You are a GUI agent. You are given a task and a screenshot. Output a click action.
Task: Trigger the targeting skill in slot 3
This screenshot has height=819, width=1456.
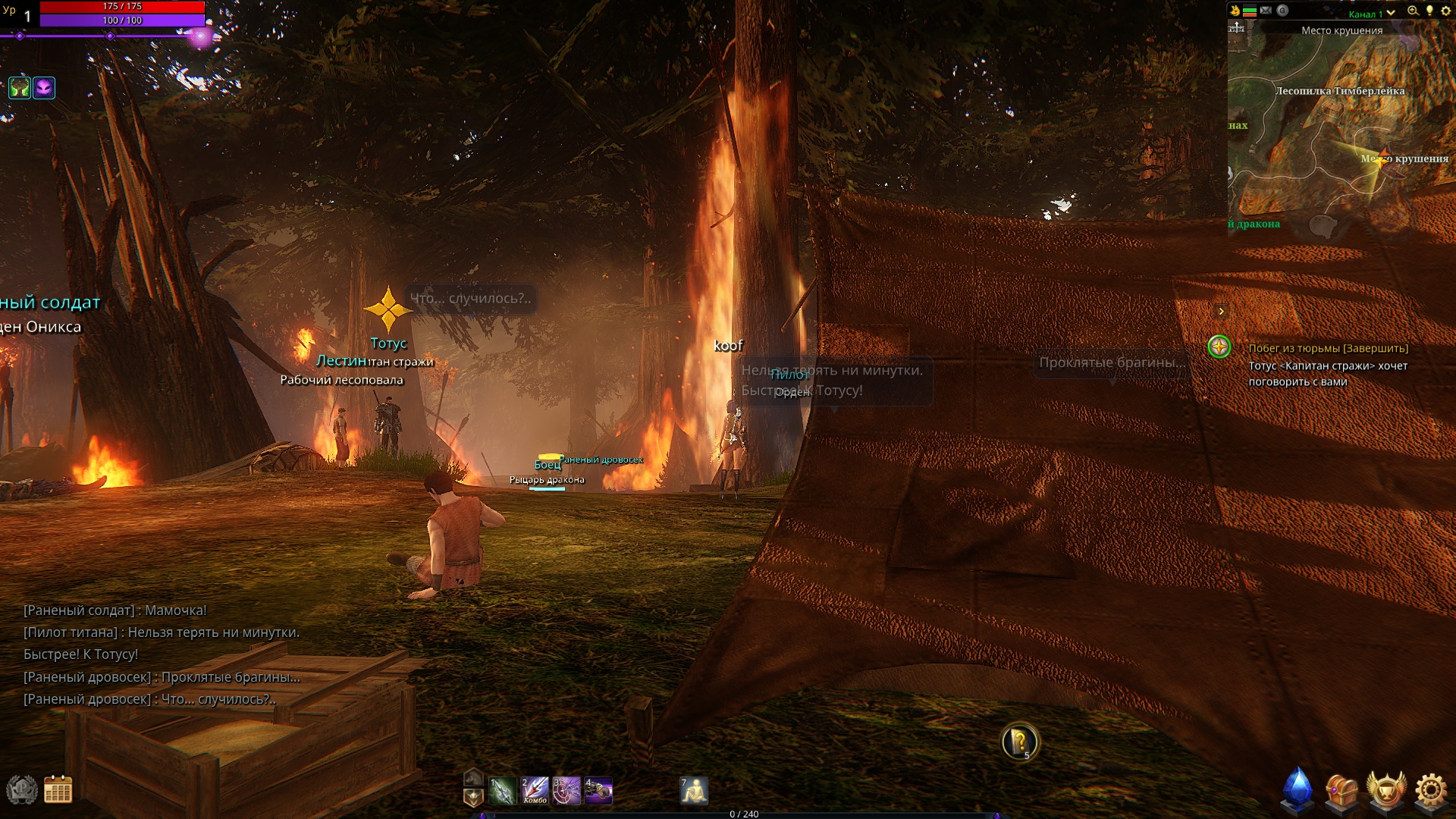[x=566, y=791]
